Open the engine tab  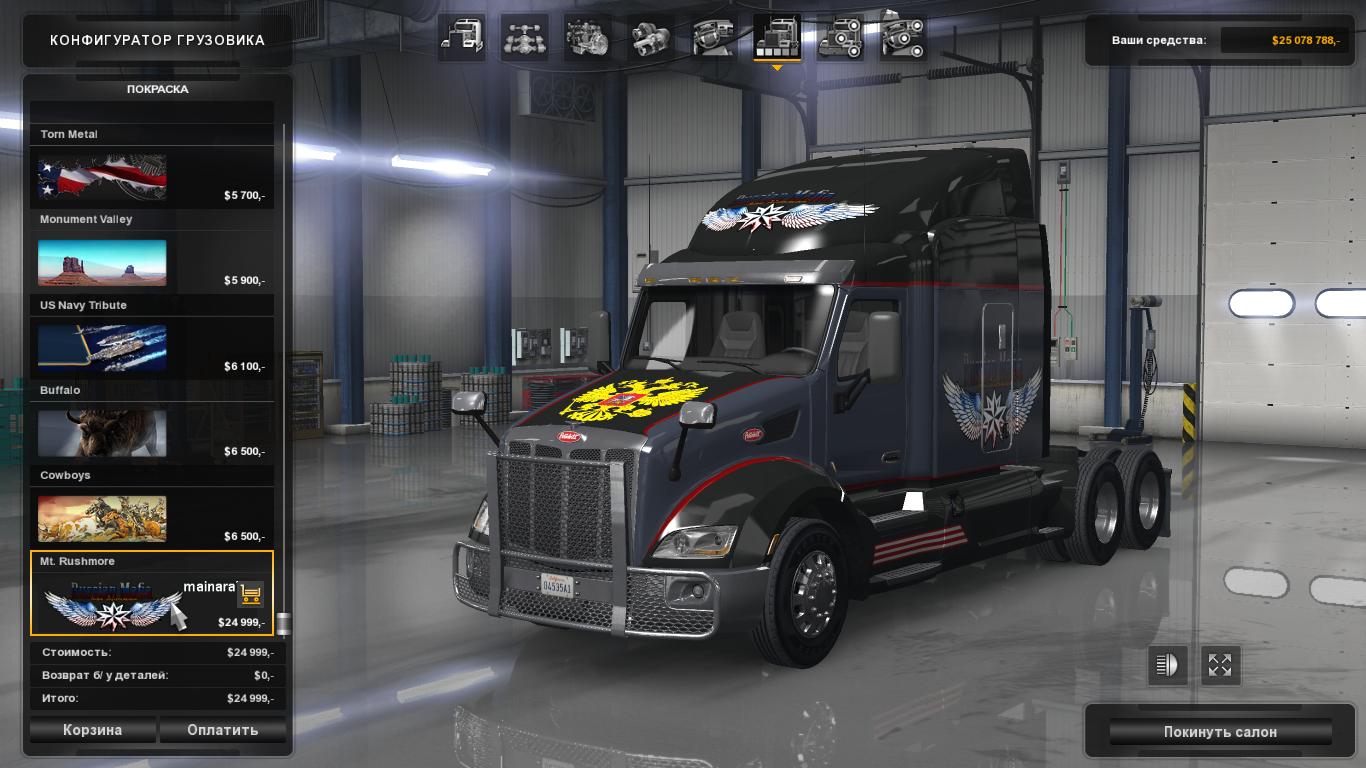(587, 38)
